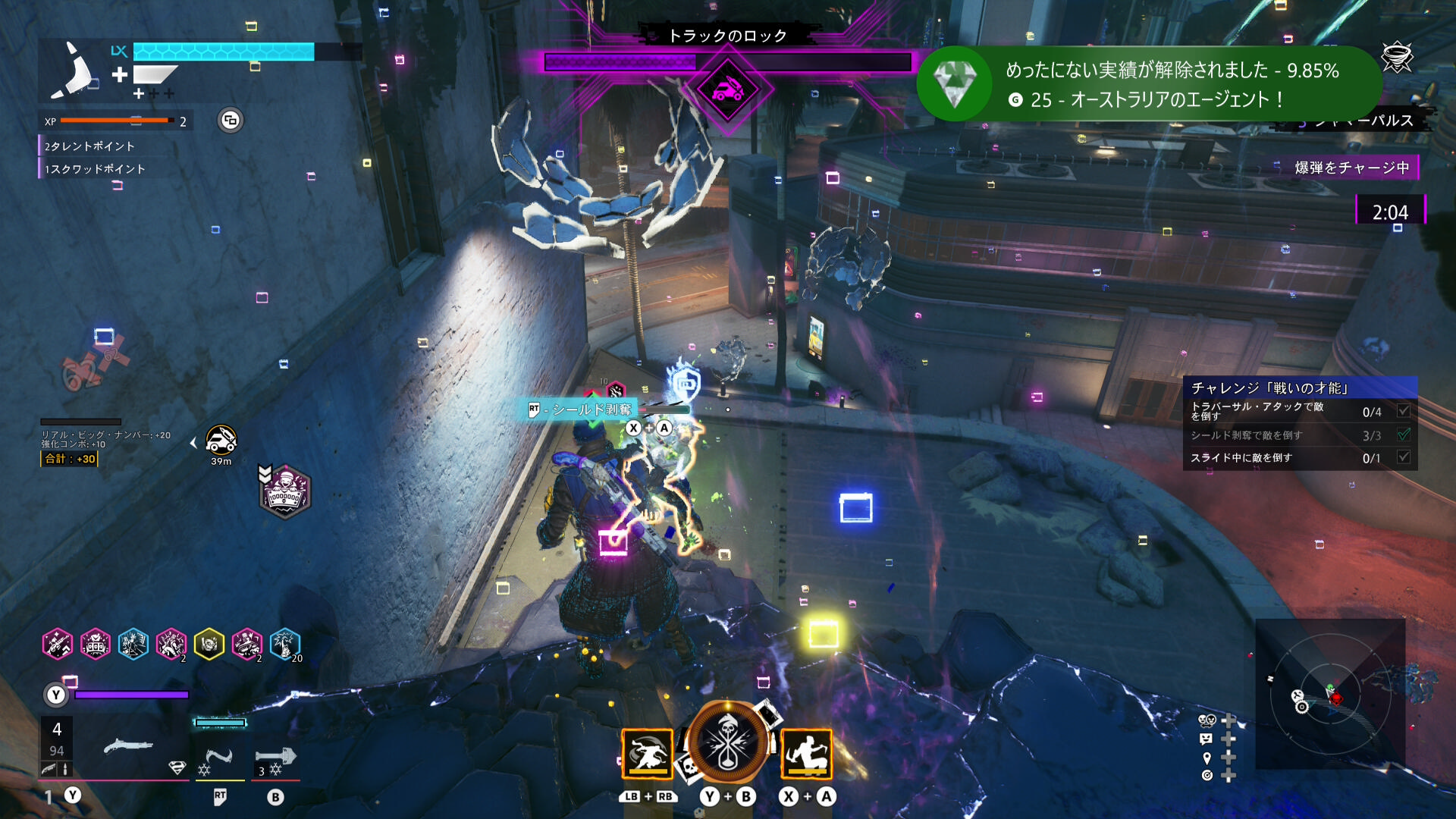This screenshot has height=819, width=1456.
Task: Select the grenade slot showing 3
Action: [x=275, y=758]
